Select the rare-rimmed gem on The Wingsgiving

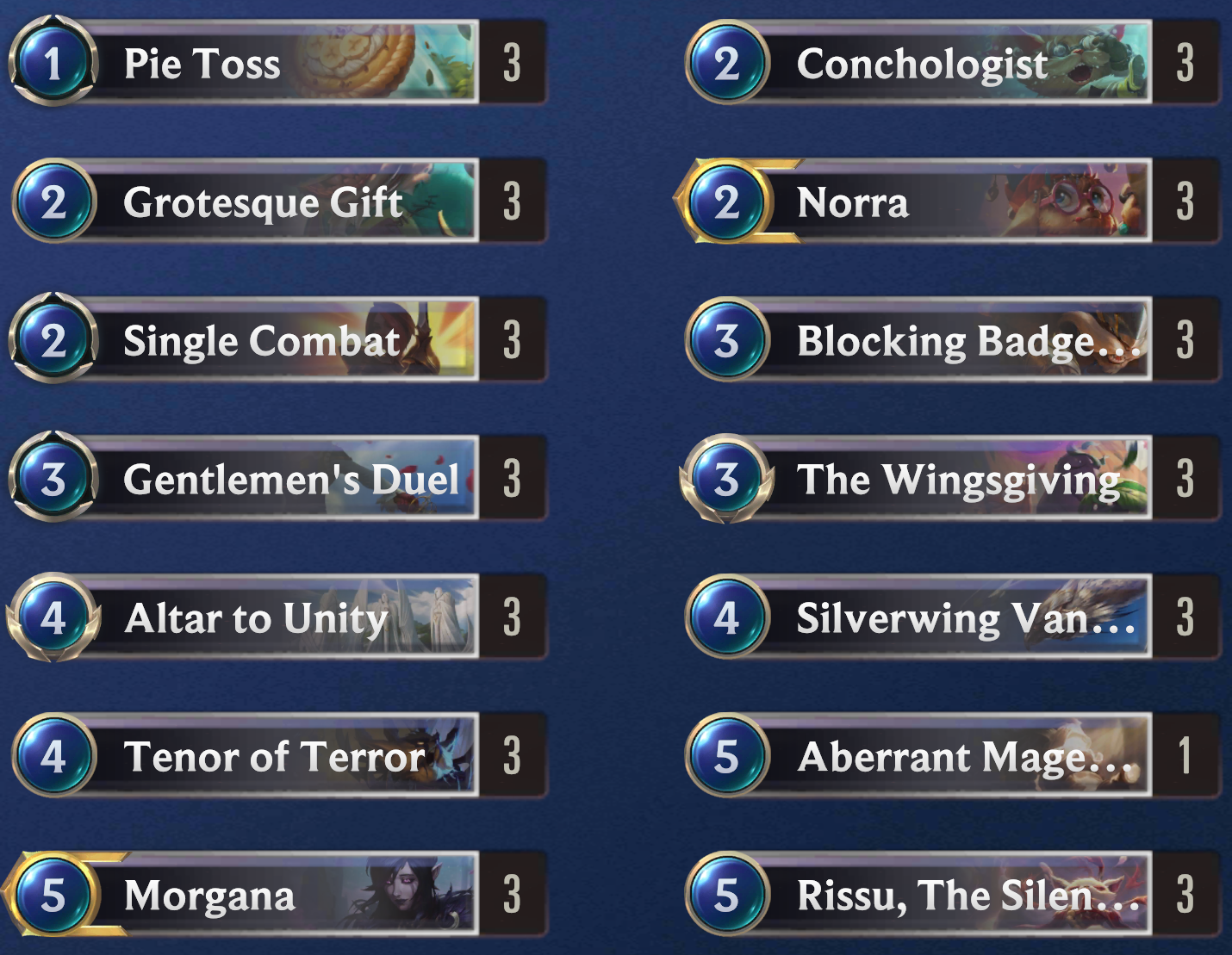point(728,479)
